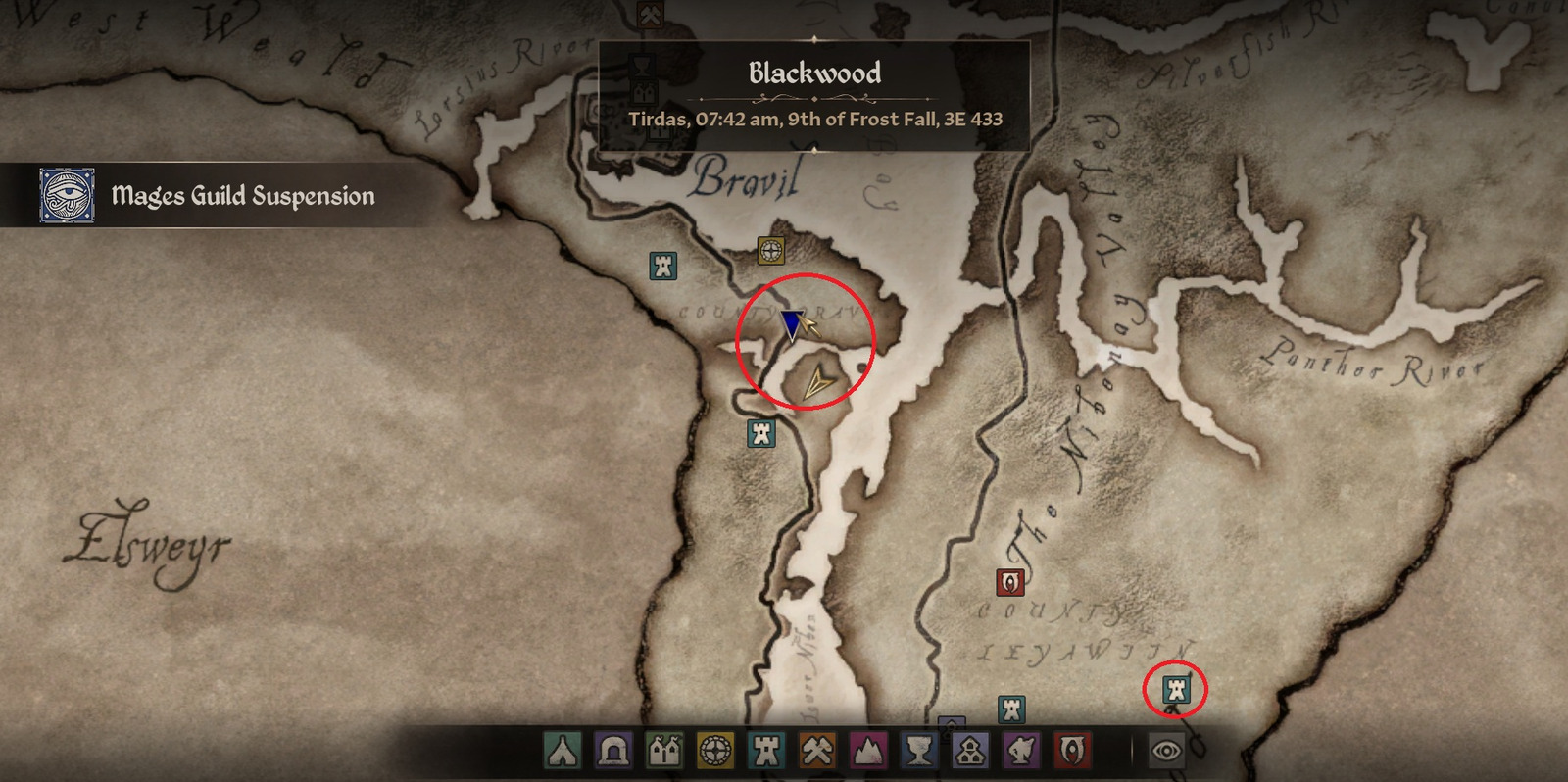Toggle the settlement houses map filter
The width and height of the screenshot is (1568, 782).
[x=664, y=751]
